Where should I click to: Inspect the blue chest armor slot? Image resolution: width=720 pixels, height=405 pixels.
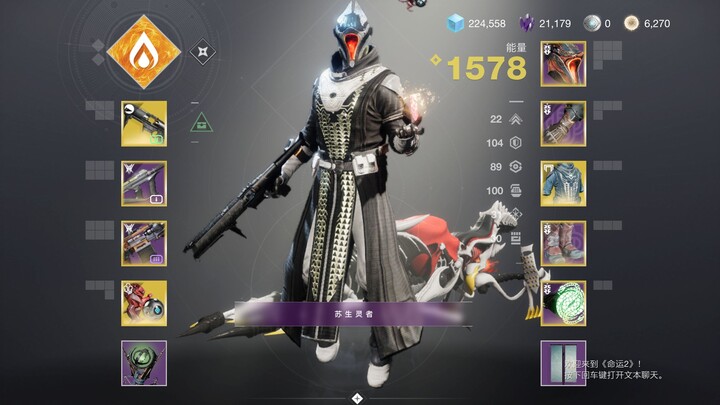click(x=563, y=183)
